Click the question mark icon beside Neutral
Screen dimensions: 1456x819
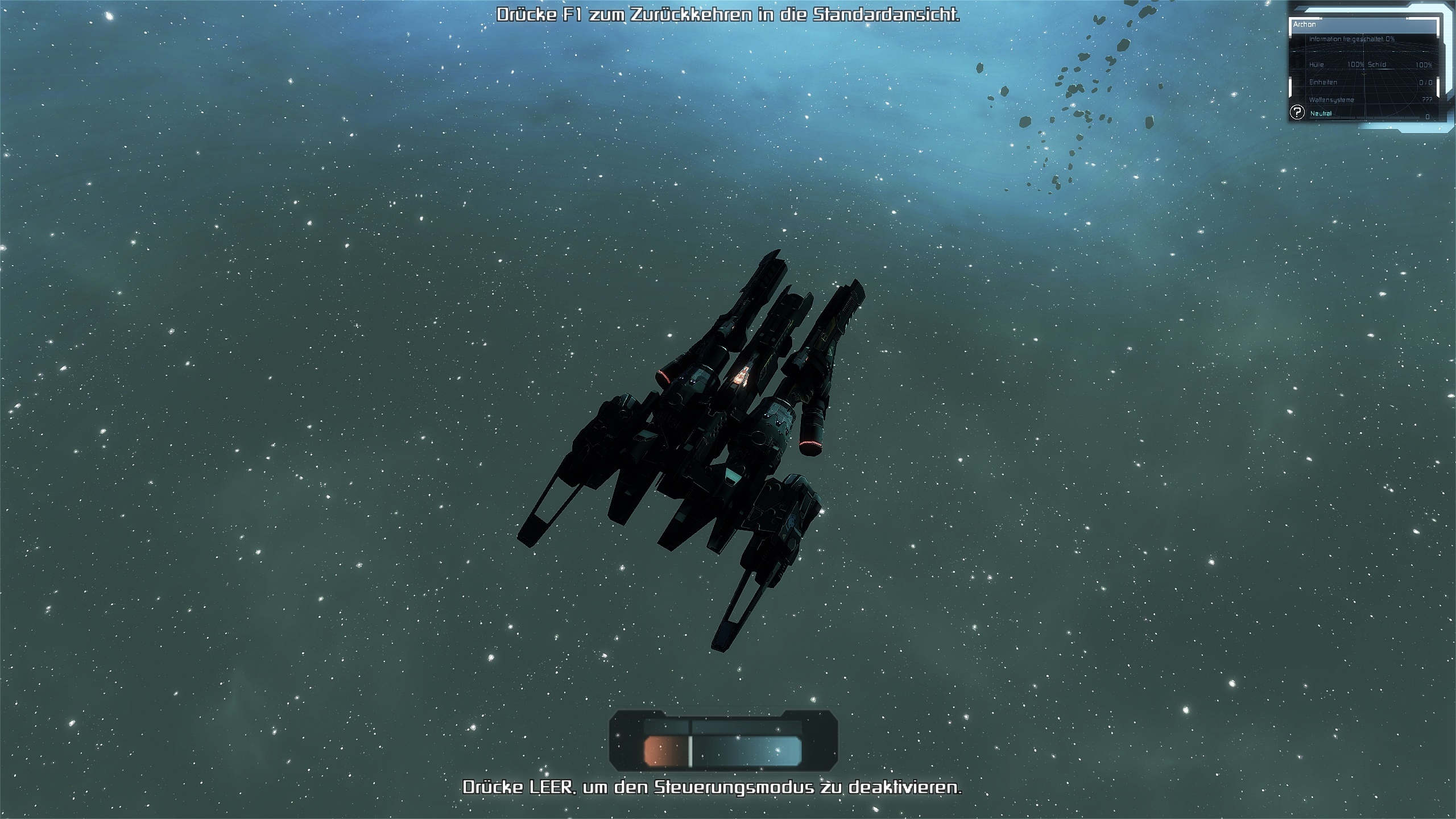[1297, 113]
